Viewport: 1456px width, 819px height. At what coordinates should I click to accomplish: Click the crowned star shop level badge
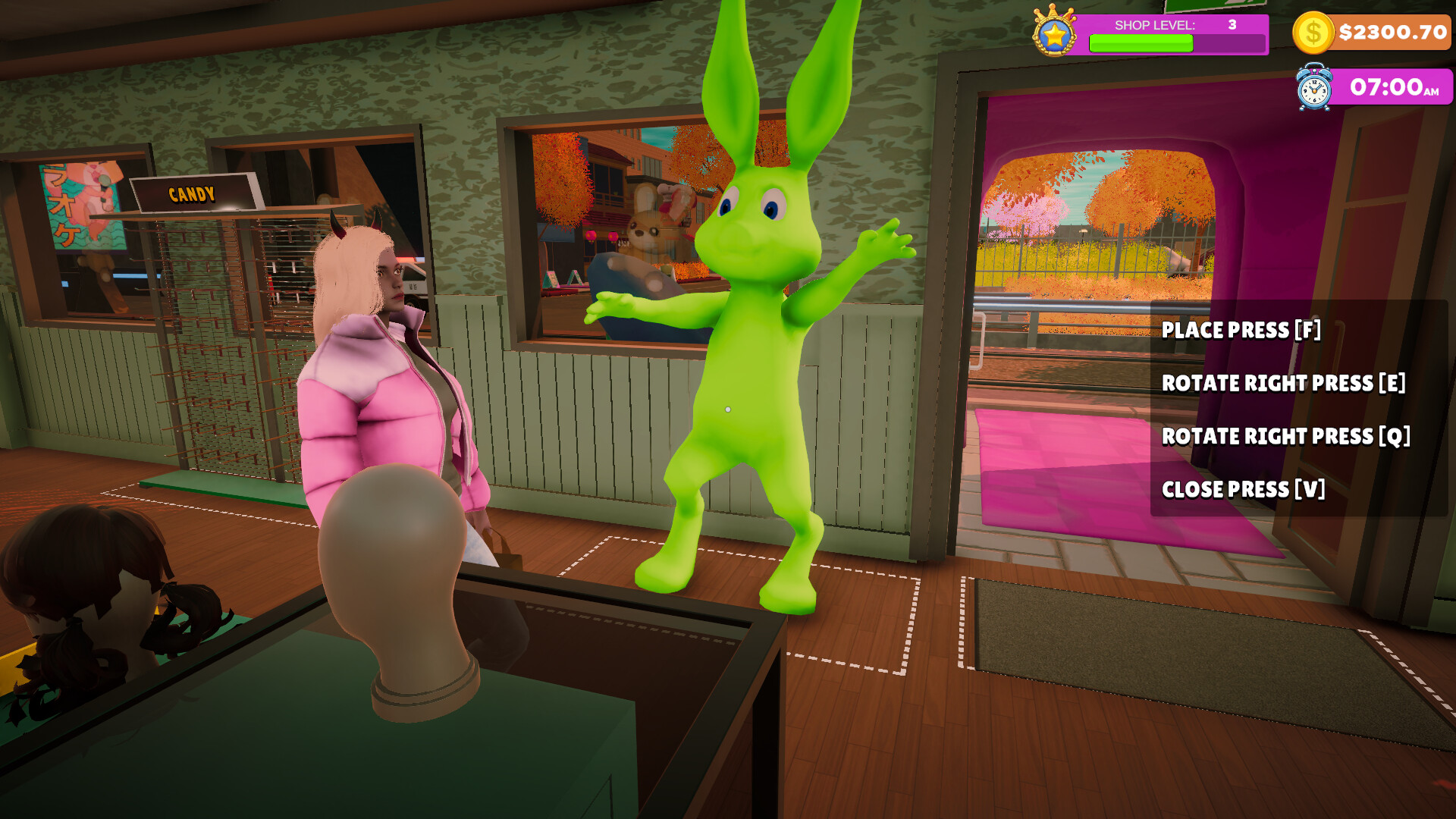coord(1054,34)
